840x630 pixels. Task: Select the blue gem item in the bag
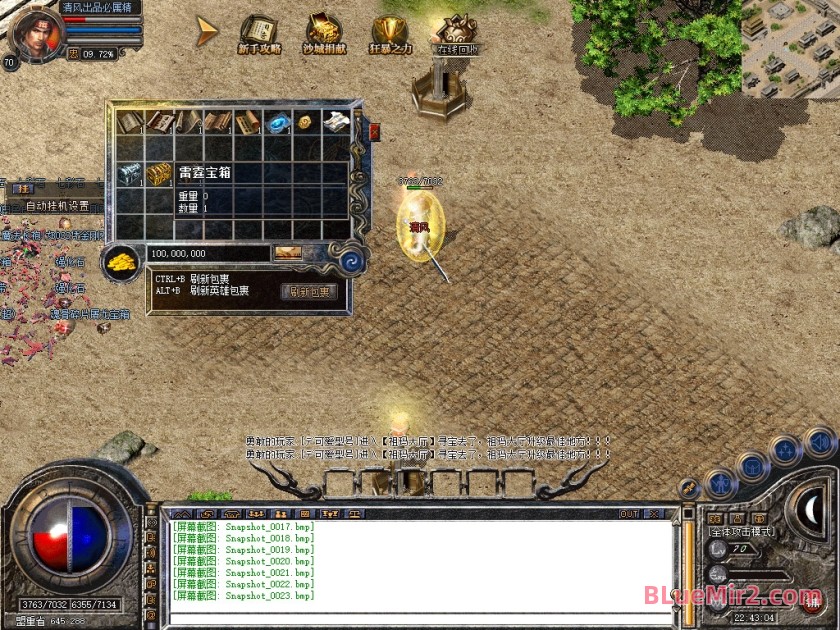pyautogui.click(x=276, y=122)
